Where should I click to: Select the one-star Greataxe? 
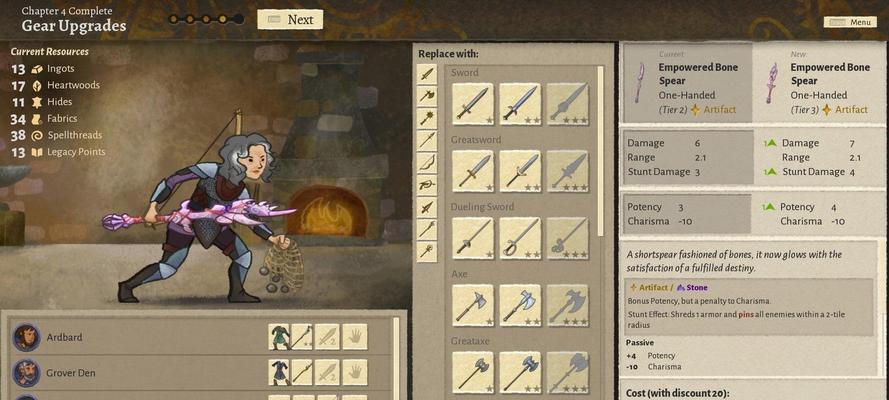click(472, 372)
